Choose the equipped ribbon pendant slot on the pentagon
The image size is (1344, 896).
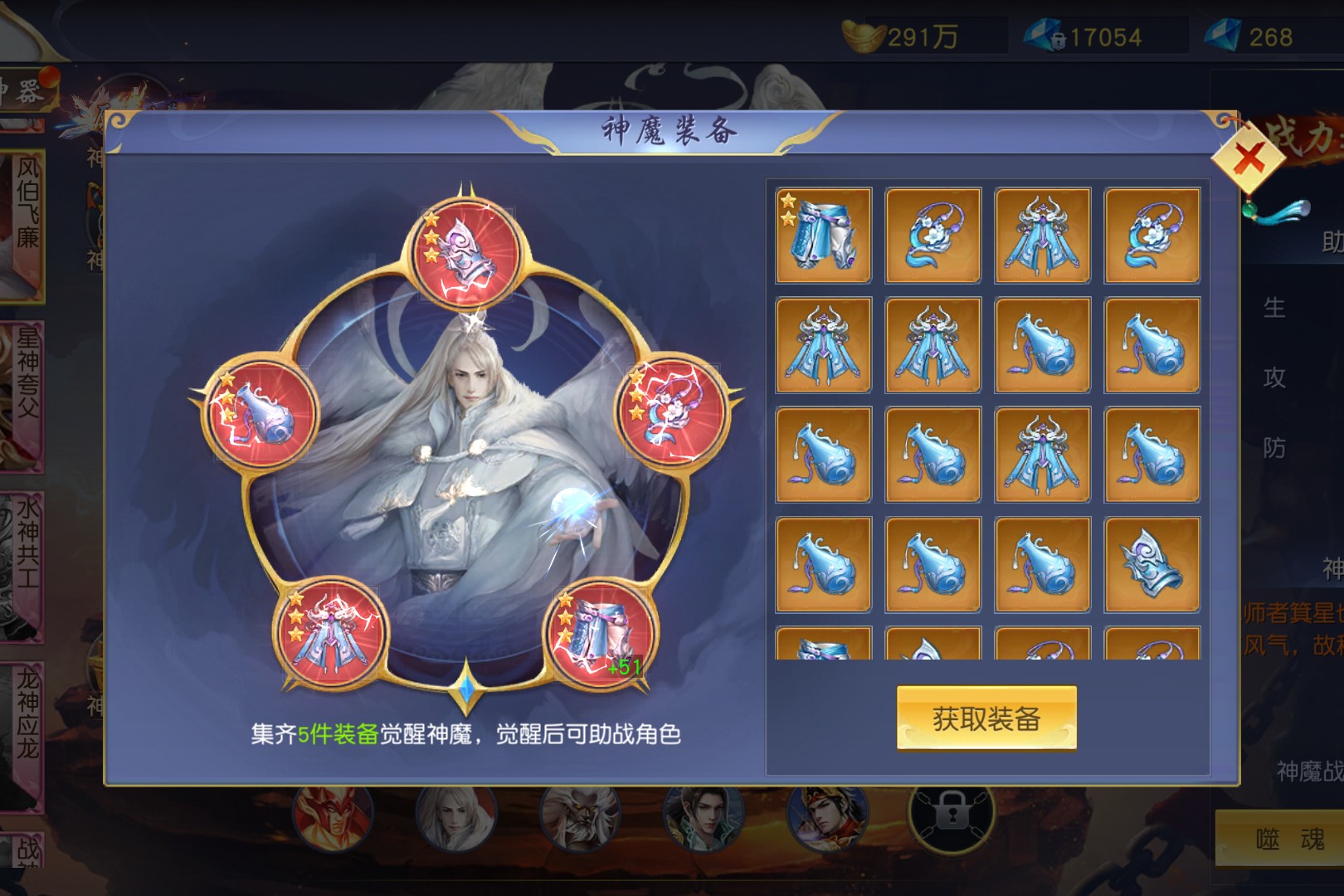(x=671, y=411)
